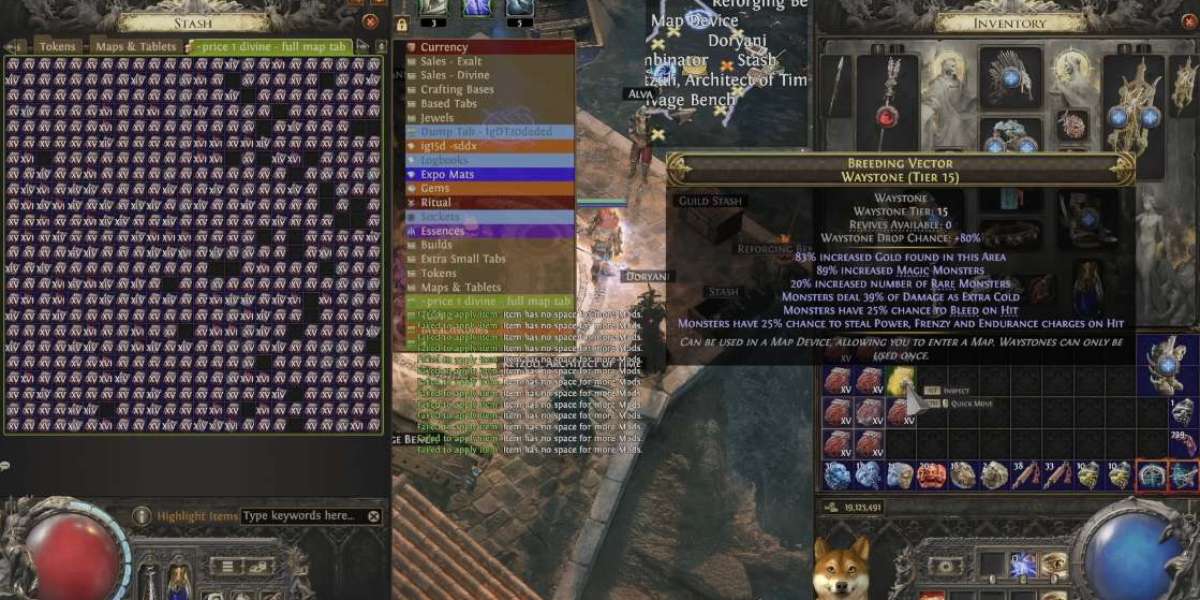Open the Essences tab list entry
1200x600 pixels.
pyautogui.click(x=442, y=231)
